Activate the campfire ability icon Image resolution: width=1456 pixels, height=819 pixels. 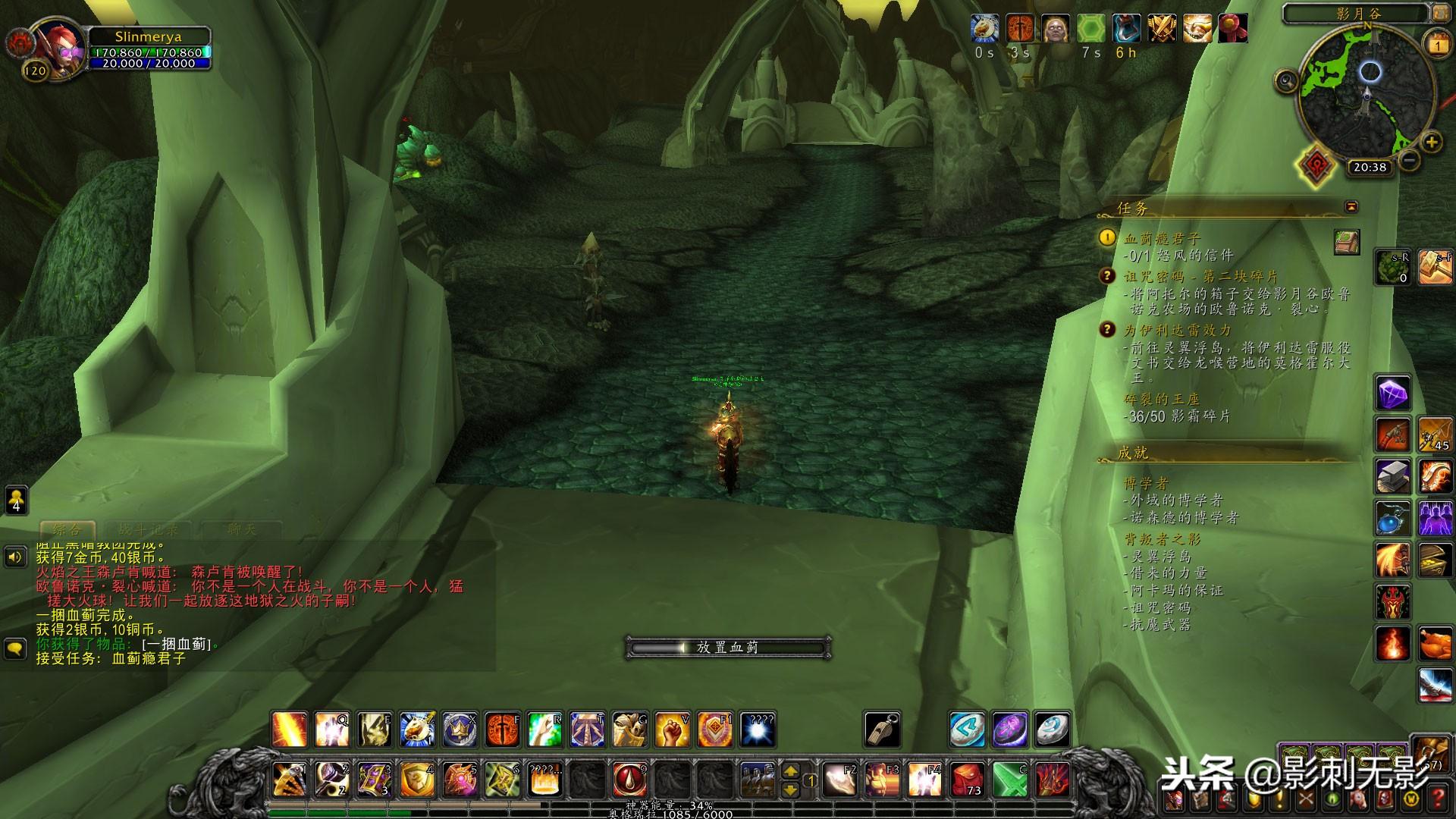1393,645
